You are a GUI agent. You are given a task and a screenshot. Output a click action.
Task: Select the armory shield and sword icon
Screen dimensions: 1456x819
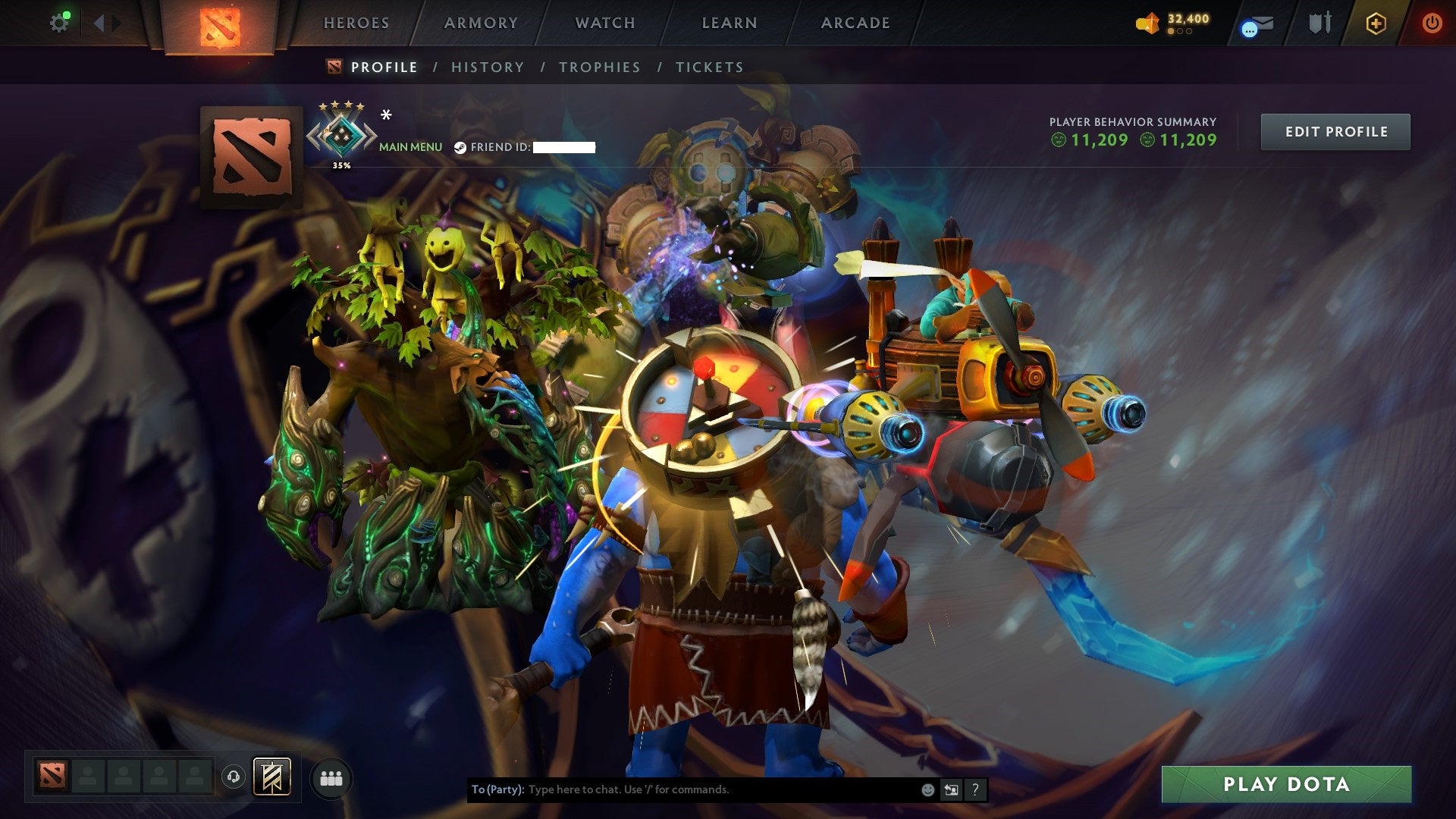(x=1319, y=23)
